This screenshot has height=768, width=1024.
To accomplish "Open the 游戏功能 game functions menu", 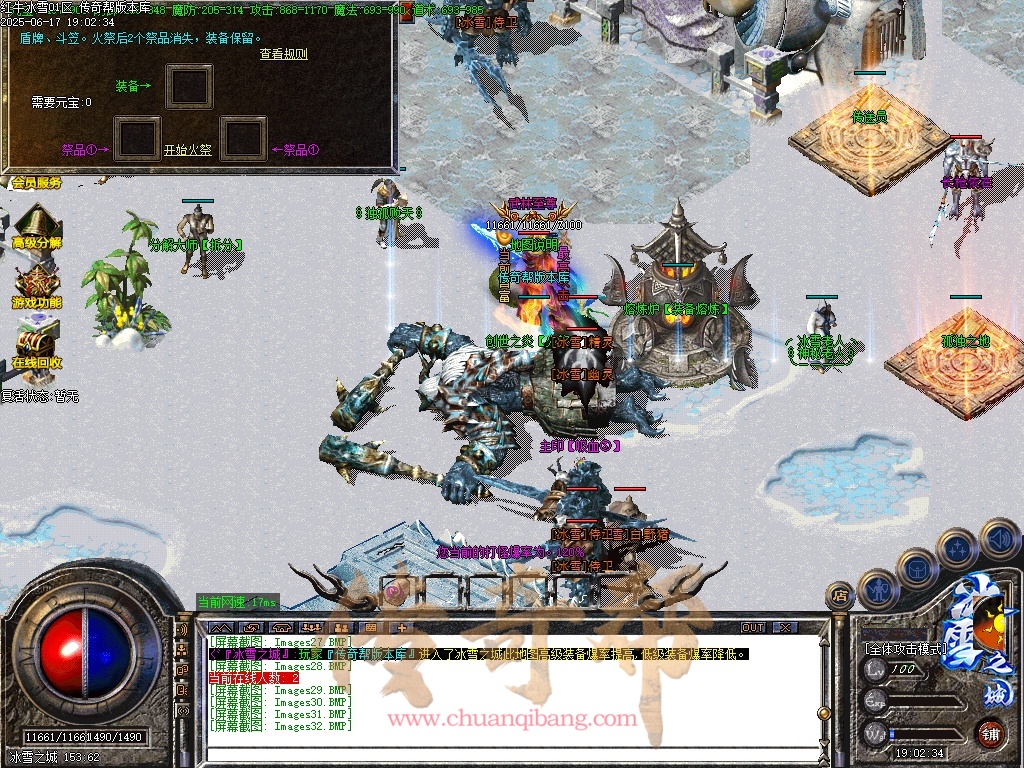I will 37,285.
